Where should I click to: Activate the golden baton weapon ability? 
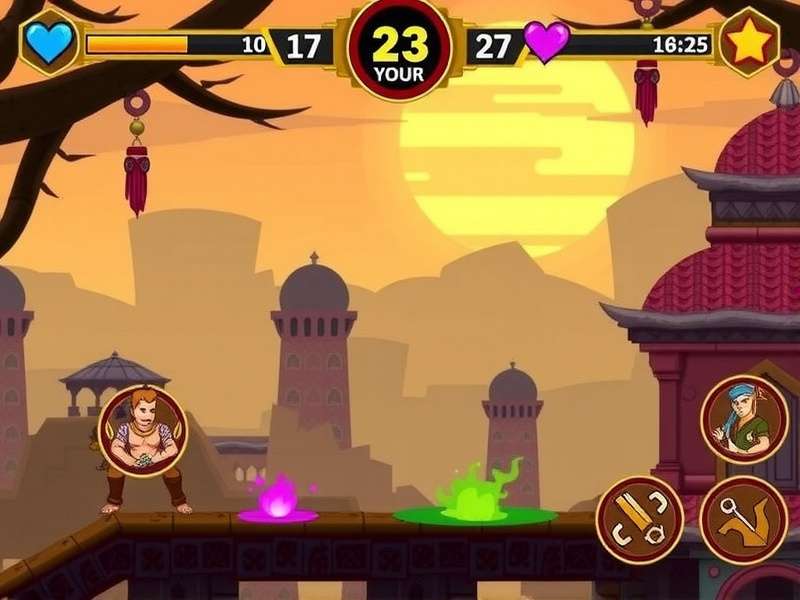(640, 518)
